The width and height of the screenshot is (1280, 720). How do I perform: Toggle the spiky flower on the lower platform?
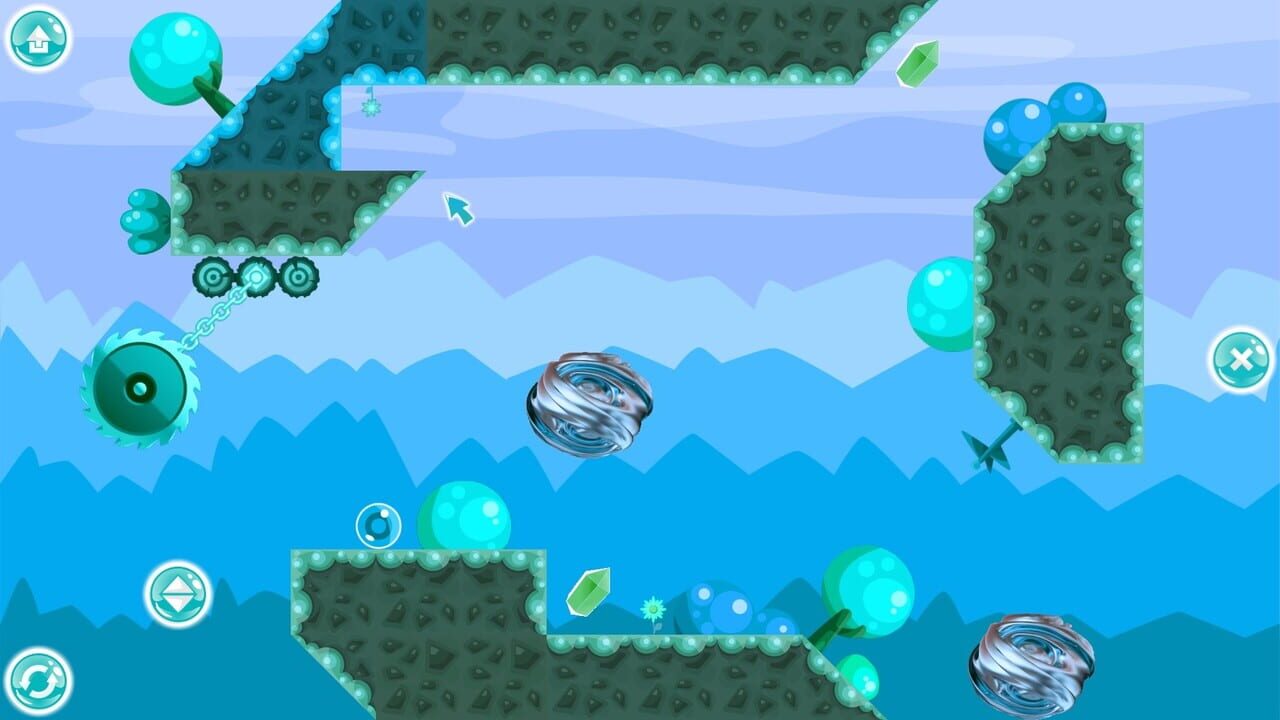point(653,610)
